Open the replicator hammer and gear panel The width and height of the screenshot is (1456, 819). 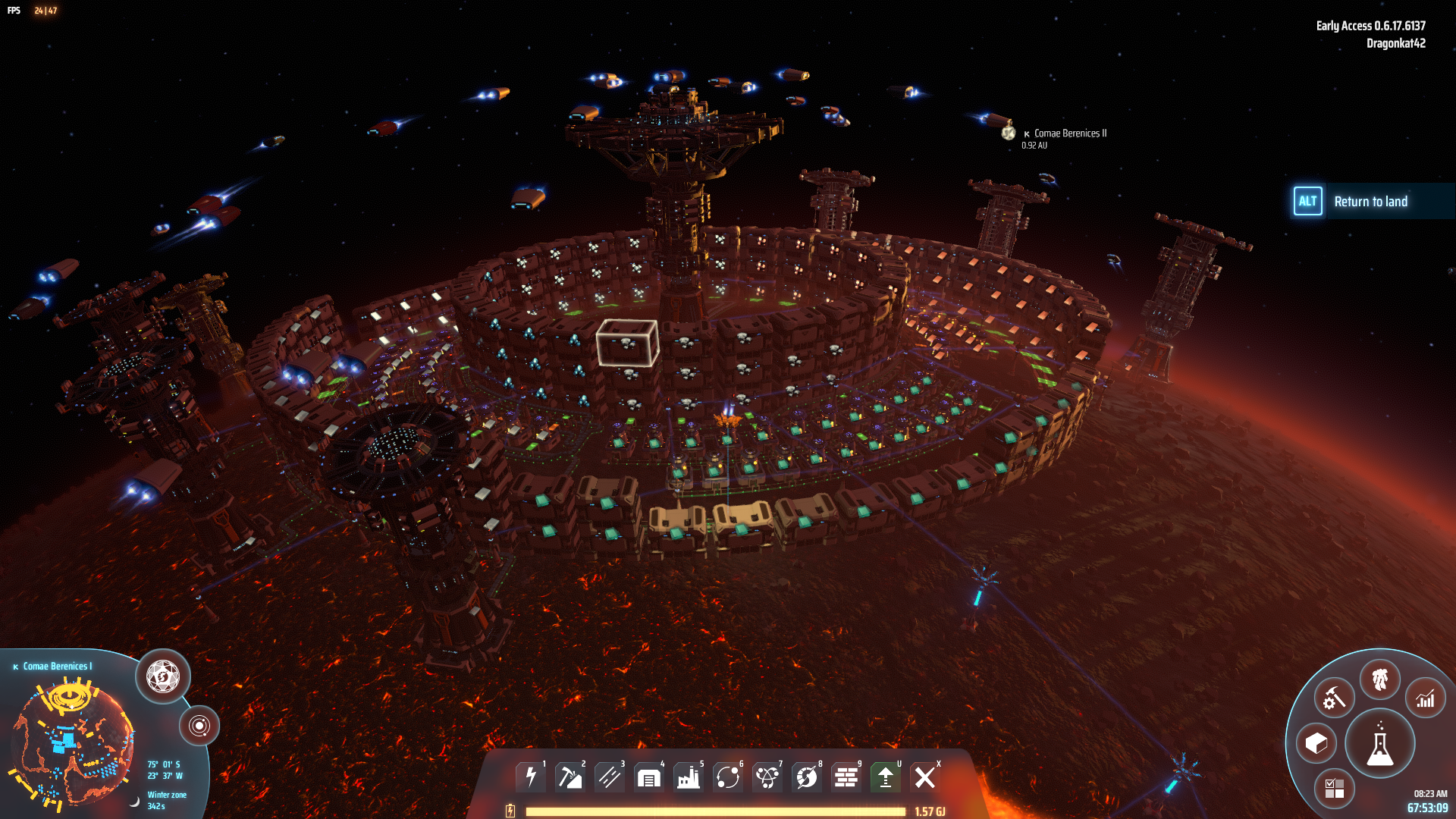[x=1334, y=698]
